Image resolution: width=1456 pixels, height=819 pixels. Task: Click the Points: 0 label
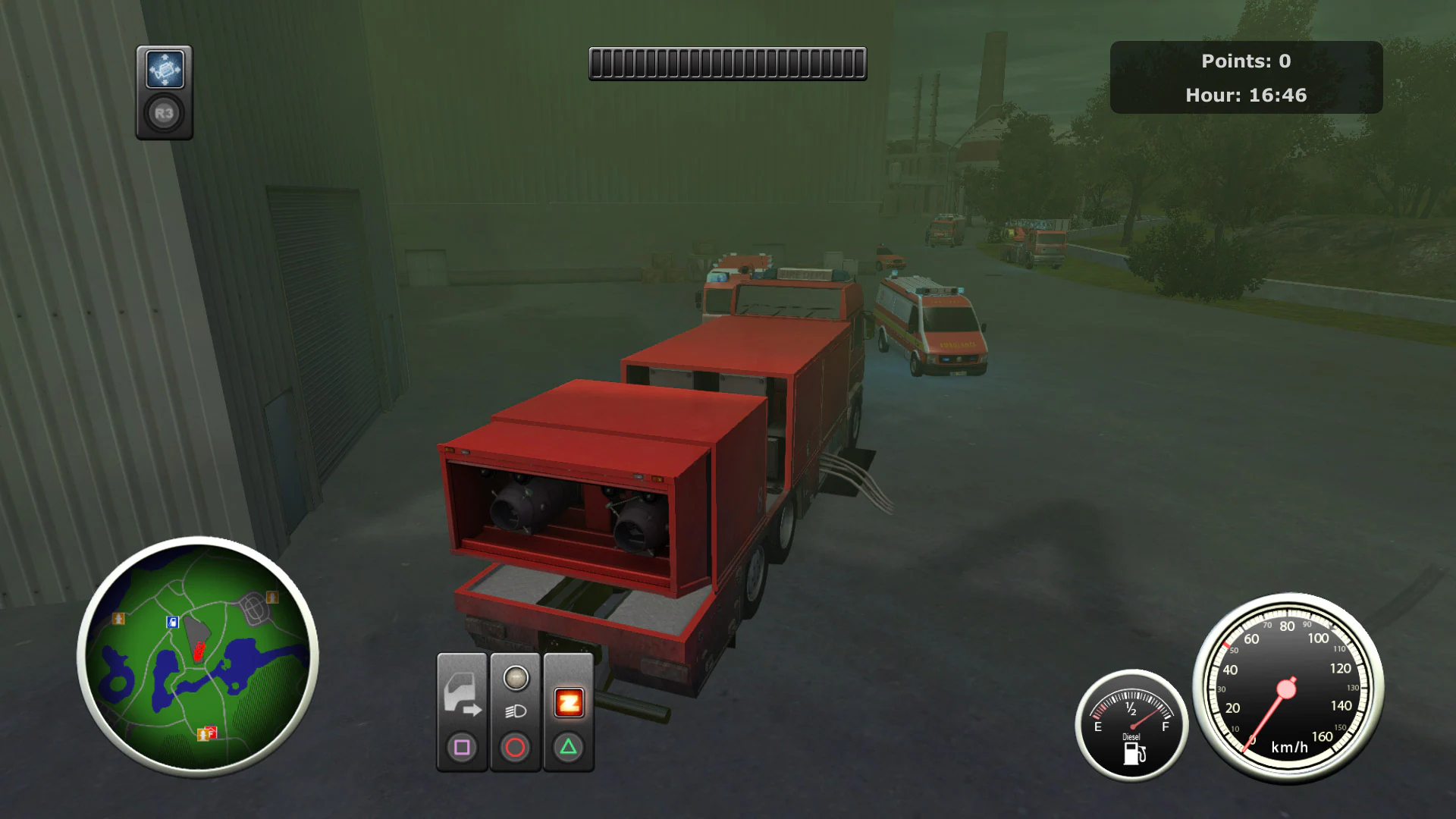click(x=1246, y=61)
